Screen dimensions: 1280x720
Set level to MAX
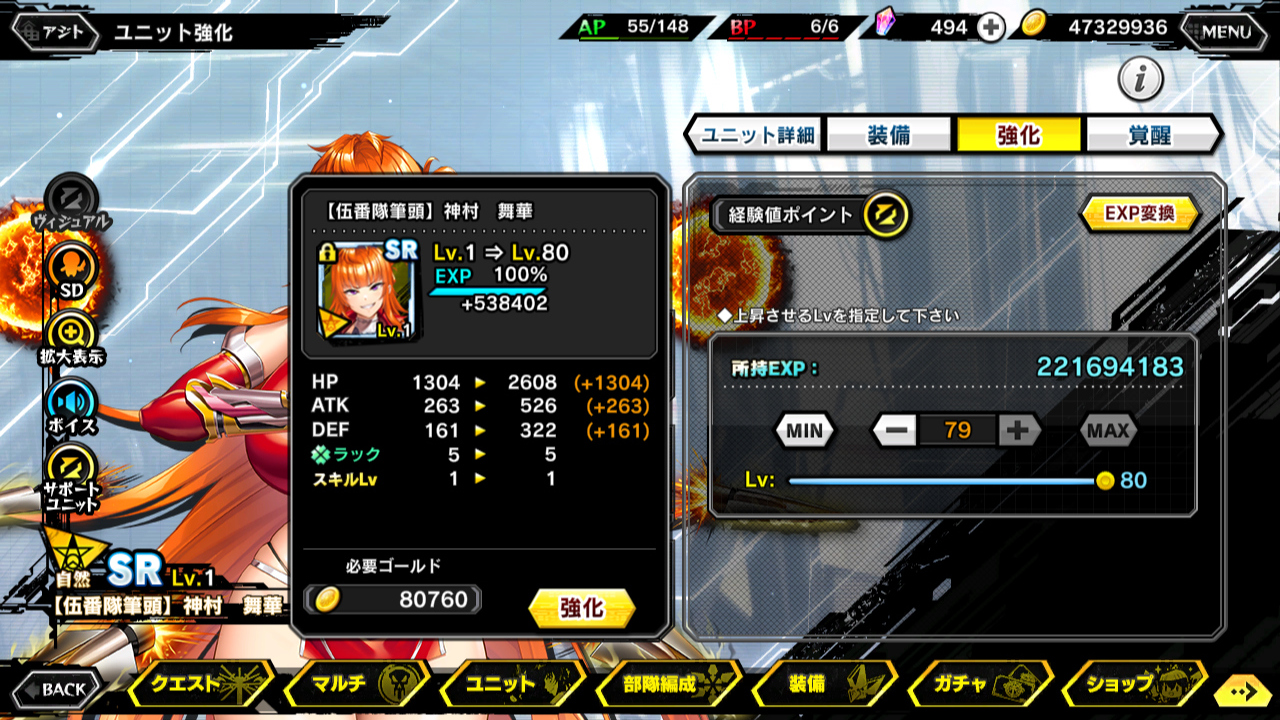(1108, 431)
